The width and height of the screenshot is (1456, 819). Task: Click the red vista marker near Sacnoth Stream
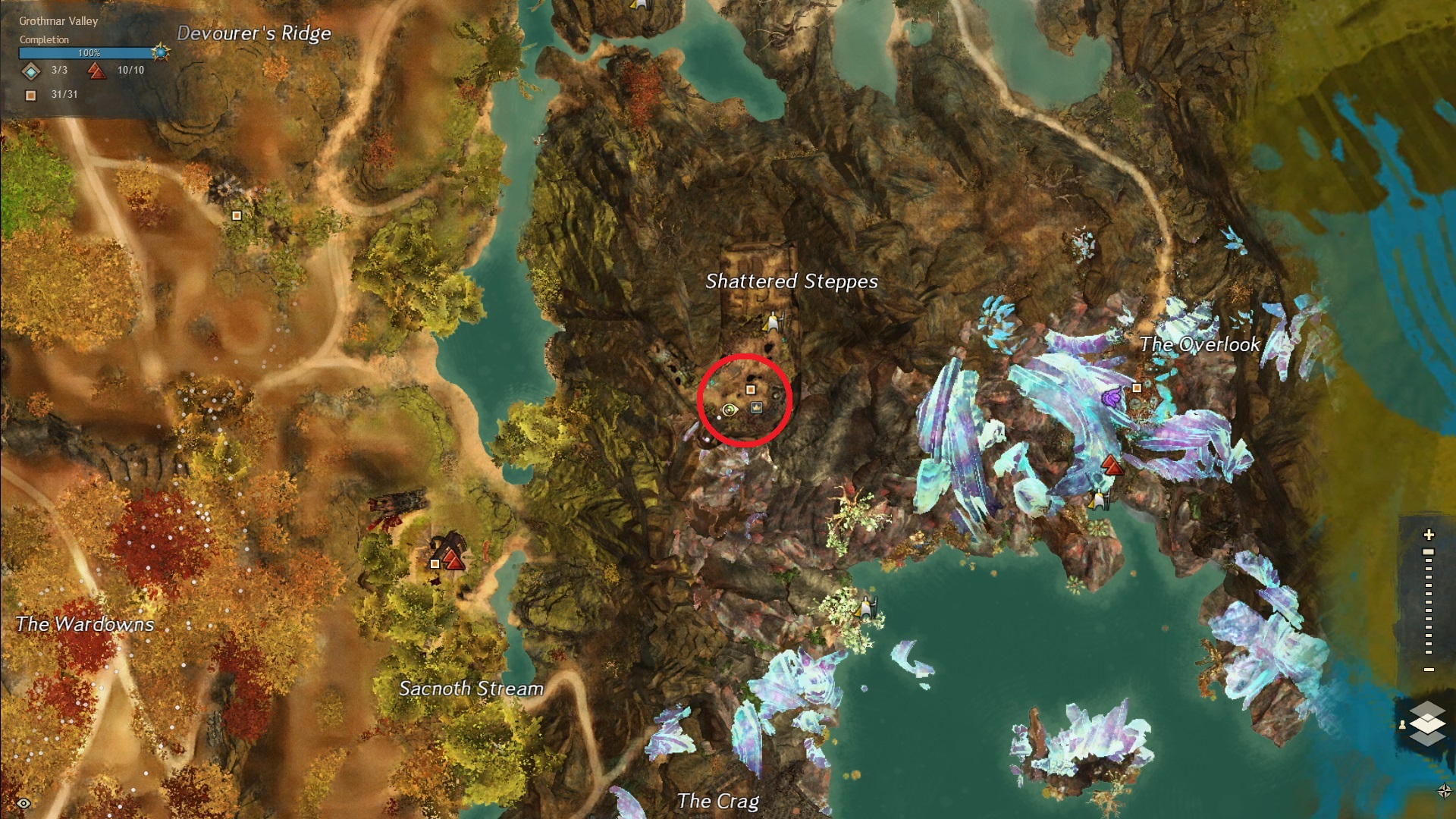click(x=453, y=560)
